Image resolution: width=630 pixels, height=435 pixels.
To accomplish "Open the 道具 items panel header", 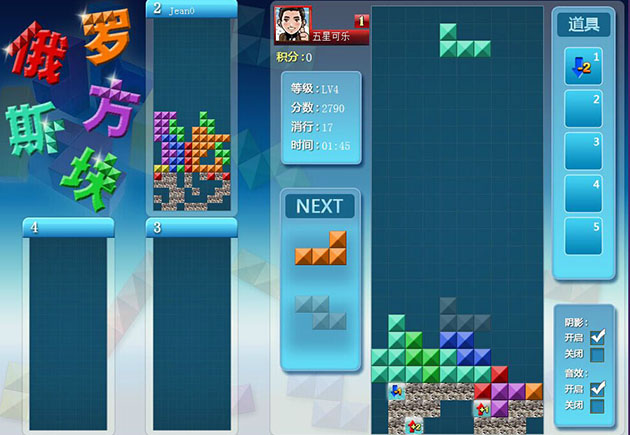I will point(583,24).
